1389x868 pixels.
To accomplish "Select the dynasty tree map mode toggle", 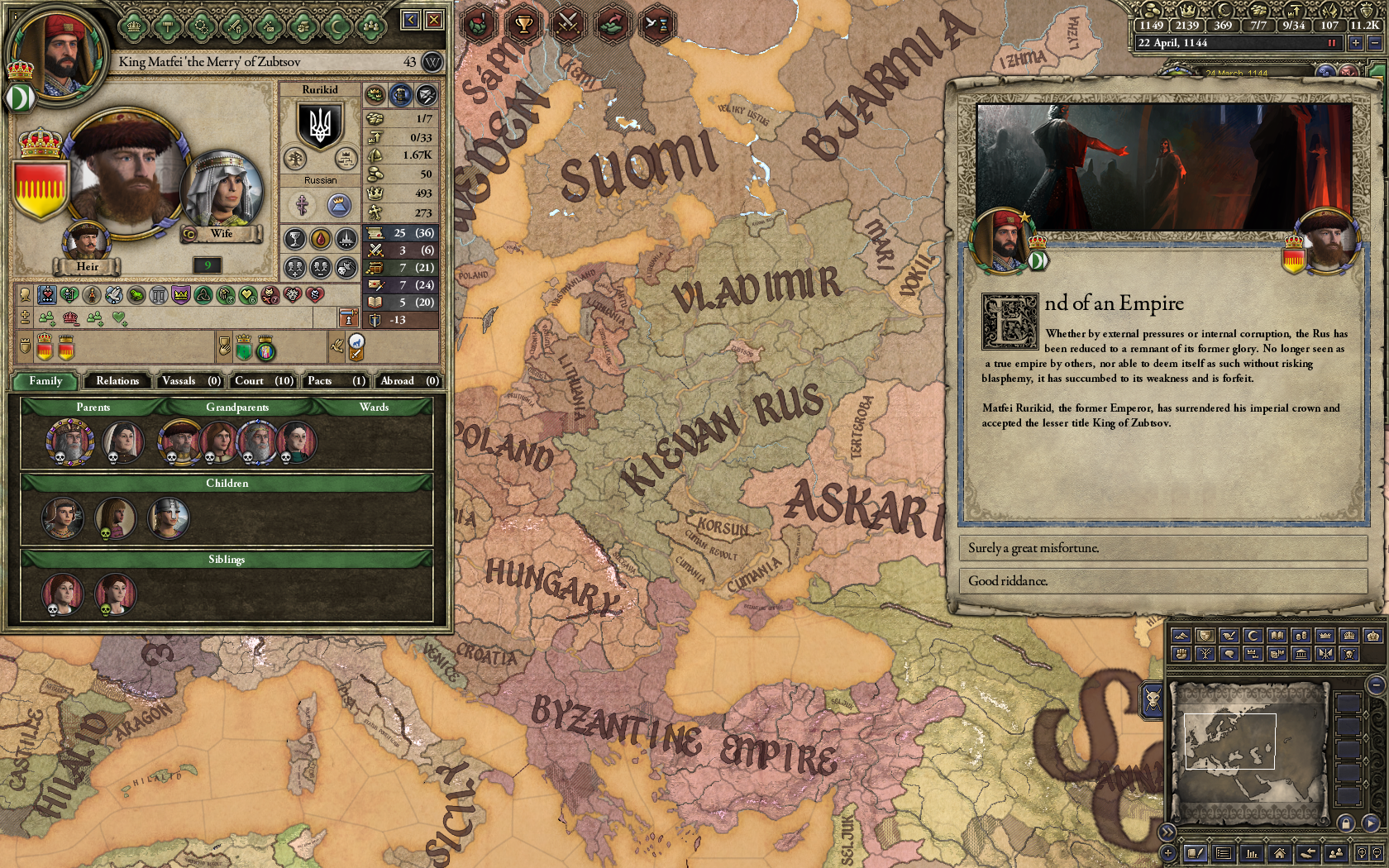I will (1205, 656).
